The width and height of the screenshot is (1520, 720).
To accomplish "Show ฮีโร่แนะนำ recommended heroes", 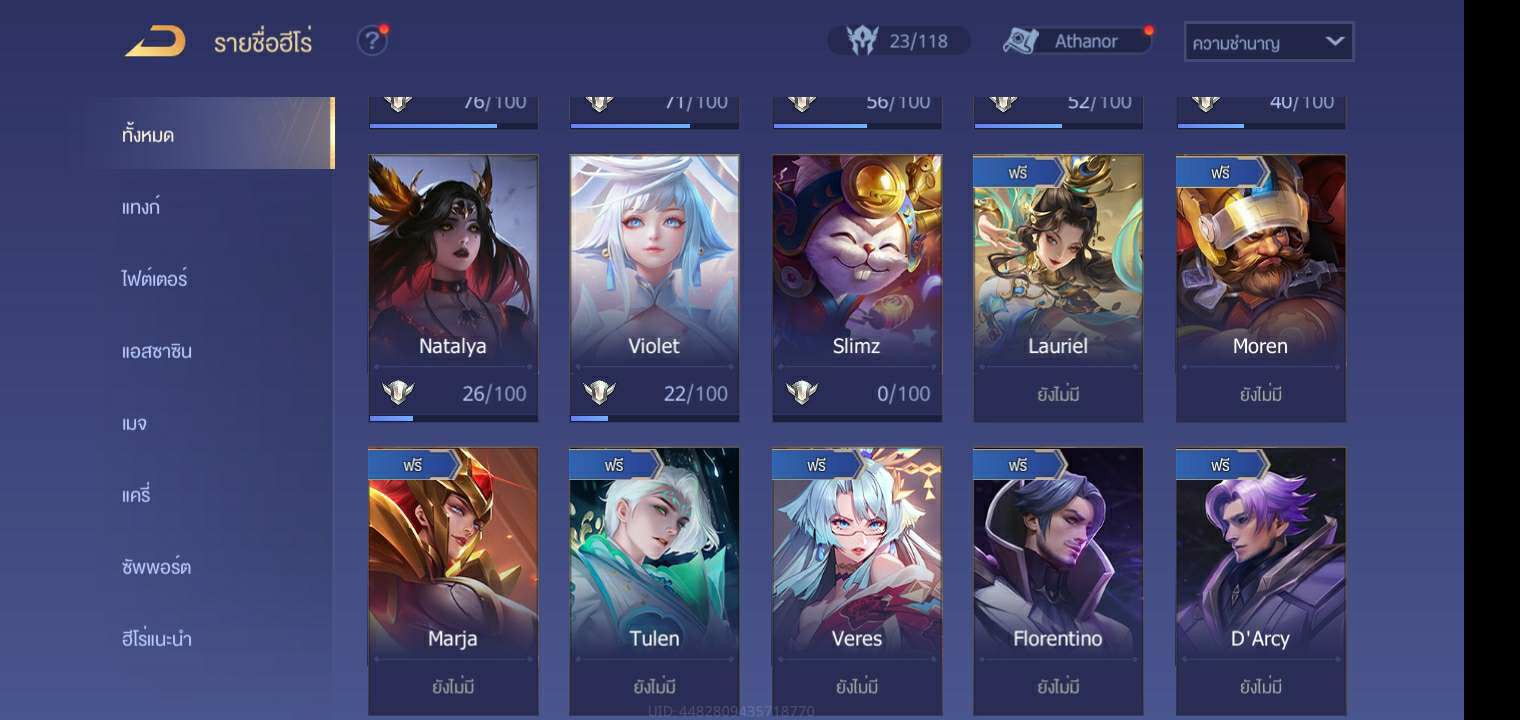I will tap(157, 639).
